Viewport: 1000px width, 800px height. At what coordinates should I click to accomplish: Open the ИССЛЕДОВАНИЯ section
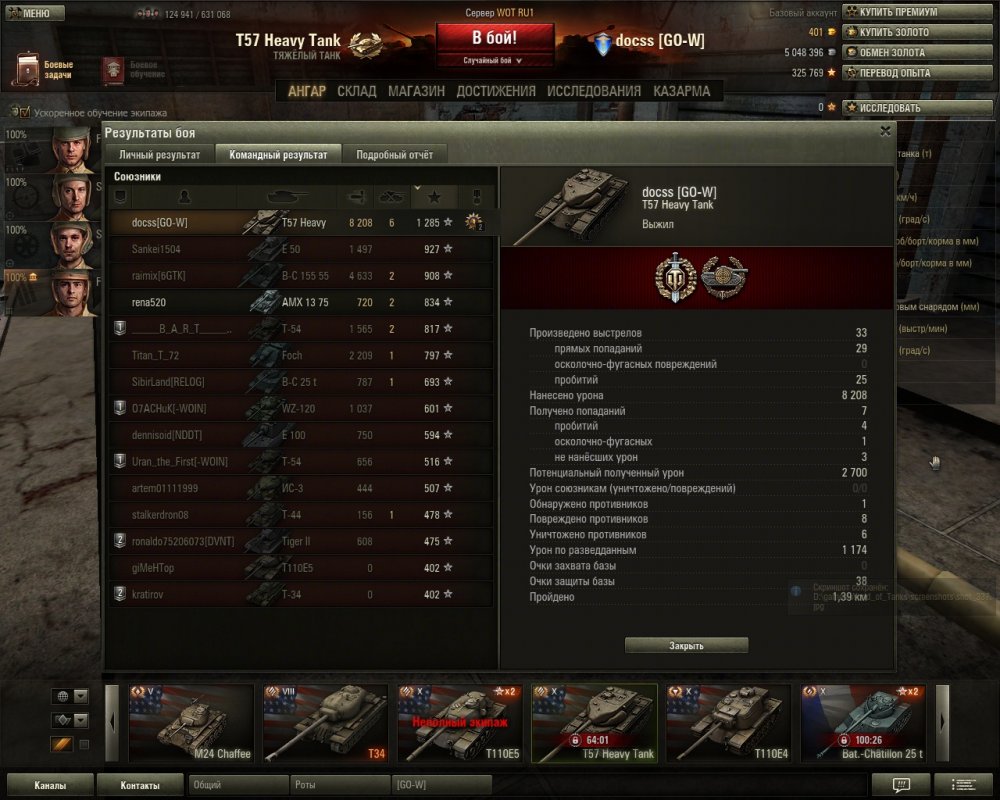(594, 91)
